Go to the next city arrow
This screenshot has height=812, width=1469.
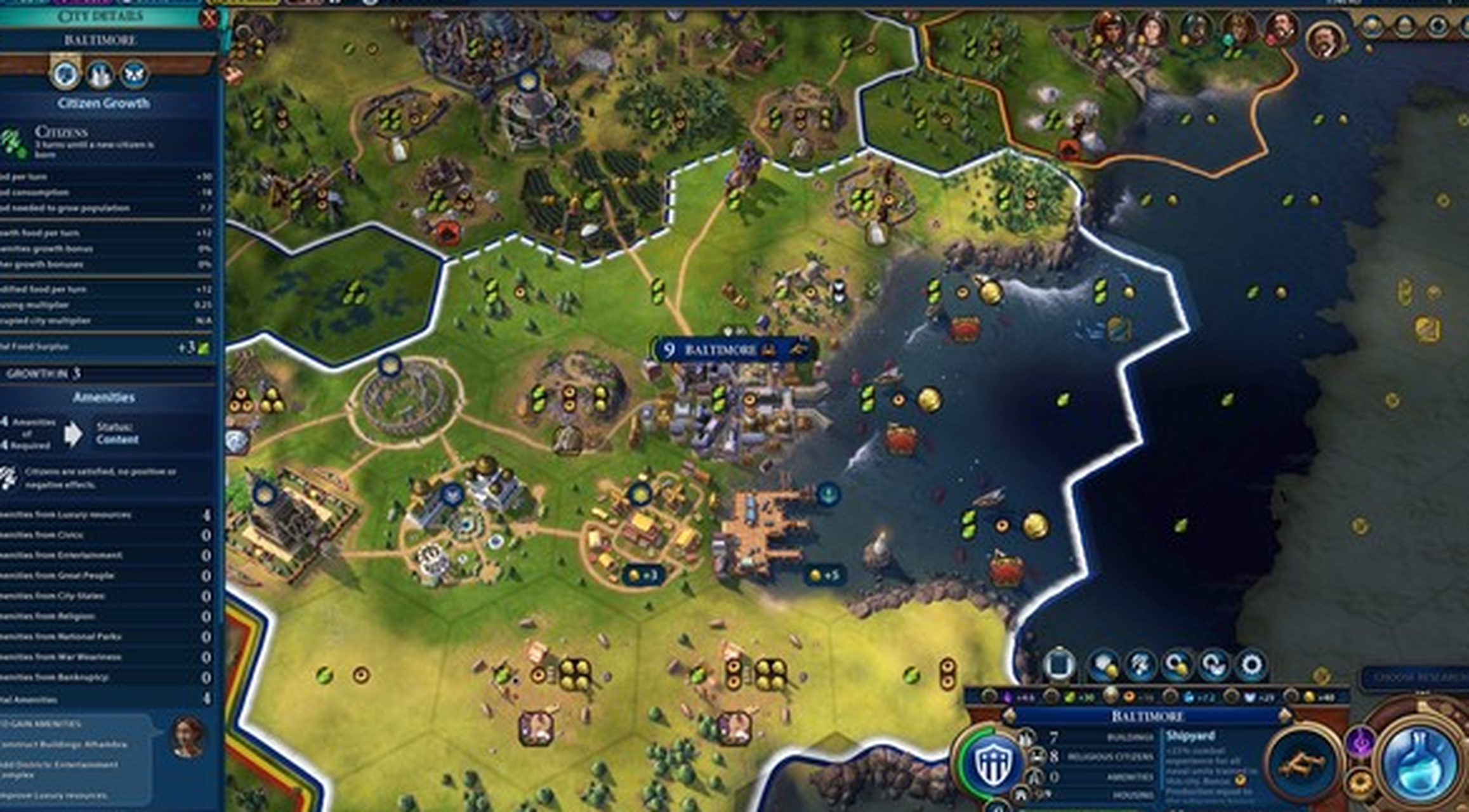(1284, 716)
